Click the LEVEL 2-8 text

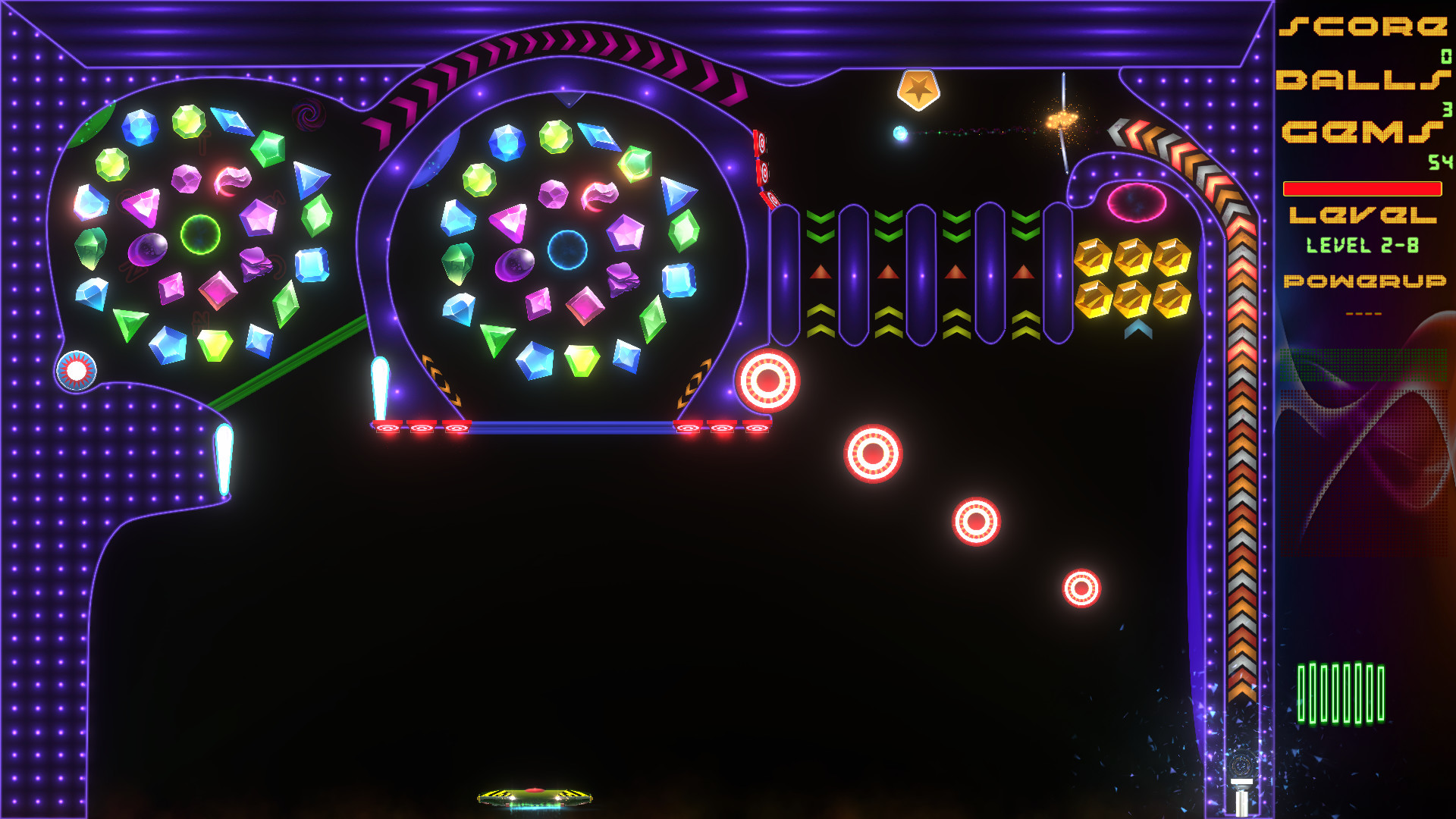pos(1363,244)
